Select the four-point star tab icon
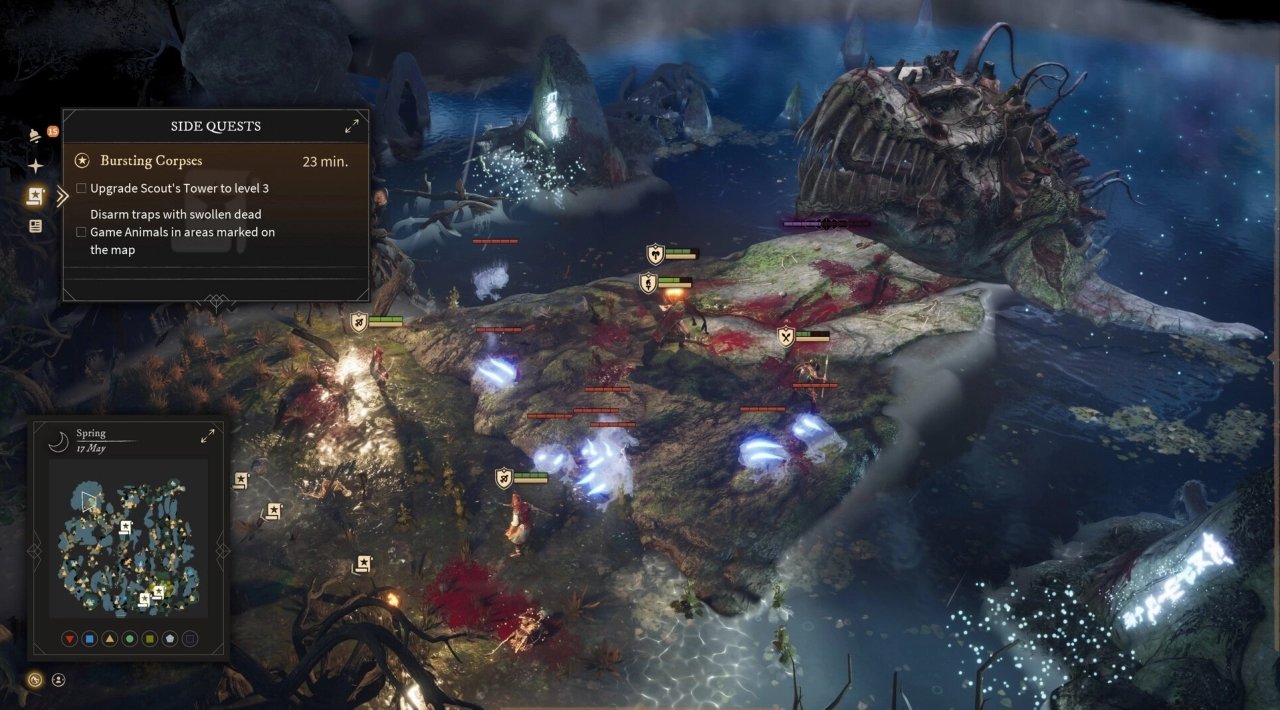Image resolution: width=1280 pixels, height=710 pixels. (36, 166)
